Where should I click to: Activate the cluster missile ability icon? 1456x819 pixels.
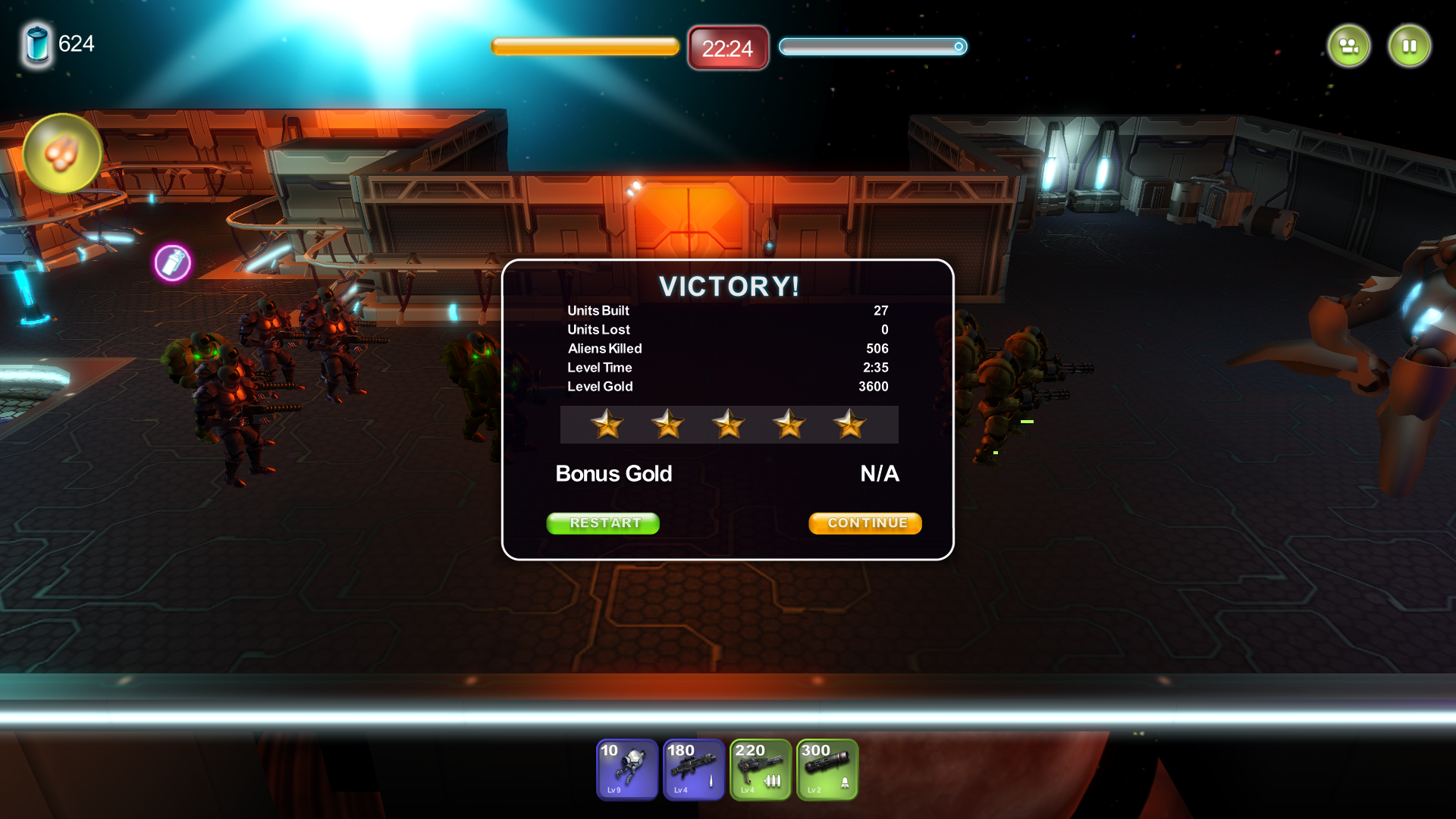[x=64, y=154]
